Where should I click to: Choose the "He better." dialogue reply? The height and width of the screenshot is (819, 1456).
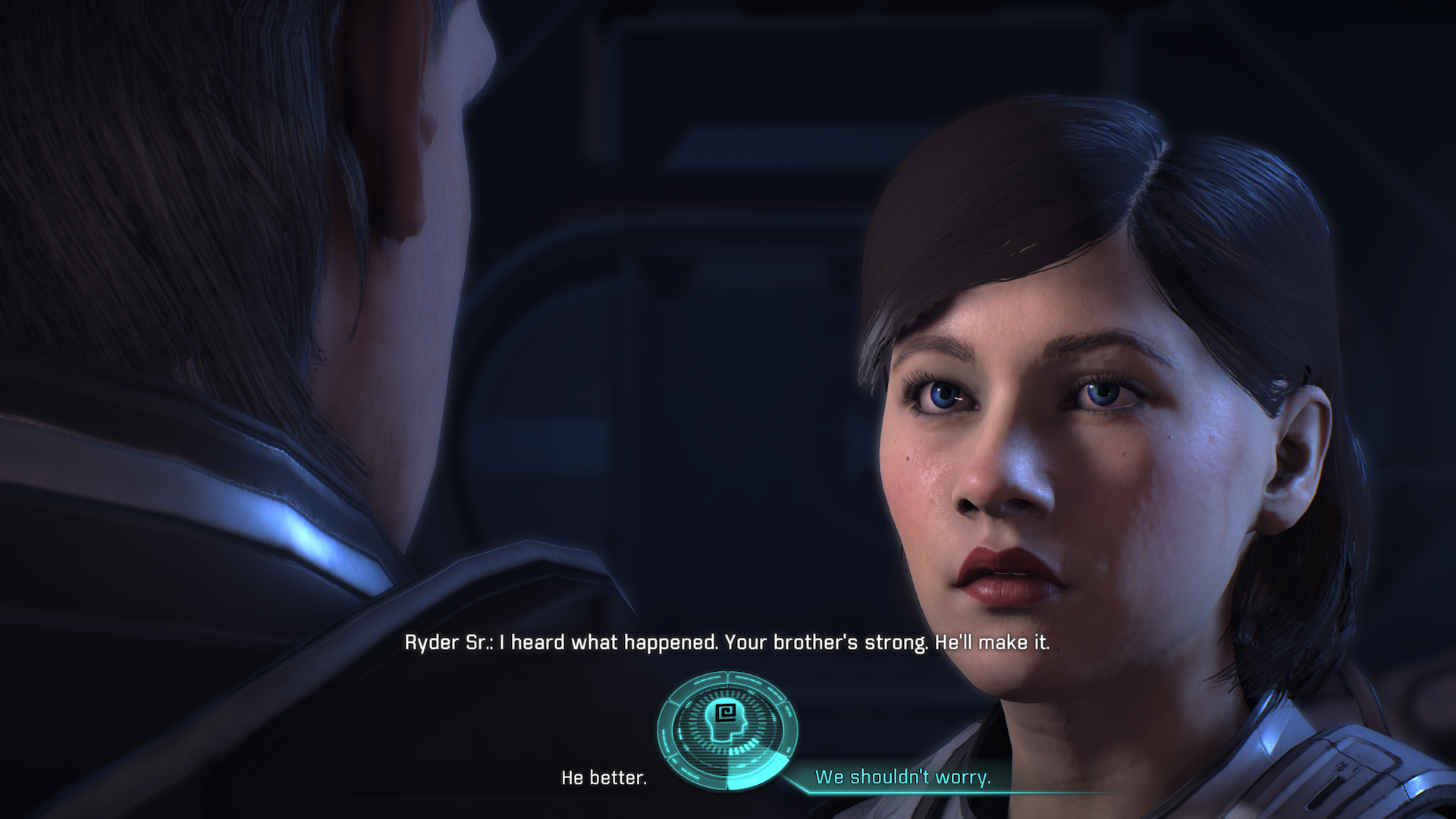(604, 778)
